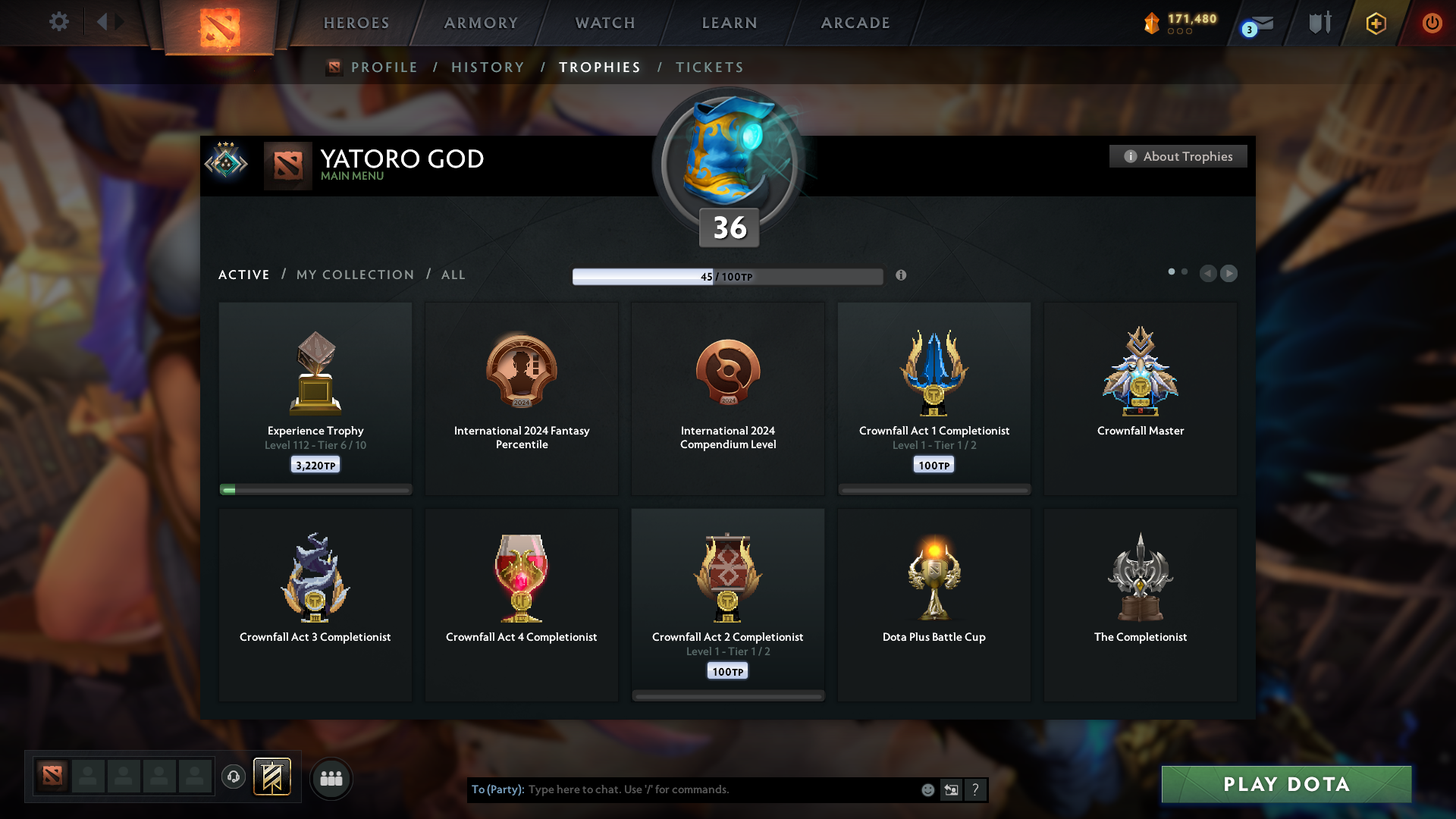Click the settings gear icon
The width and height of the screenshot is (1456, 819).
tap(59, 22)
